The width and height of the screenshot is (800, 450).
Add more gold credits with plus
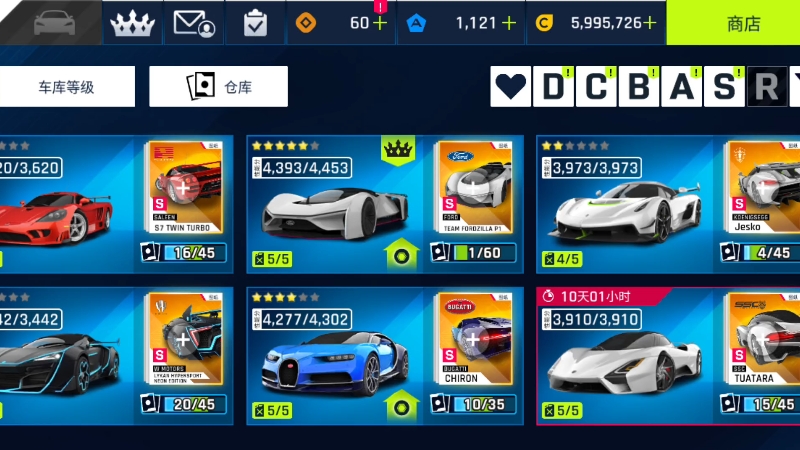[650, 23]
